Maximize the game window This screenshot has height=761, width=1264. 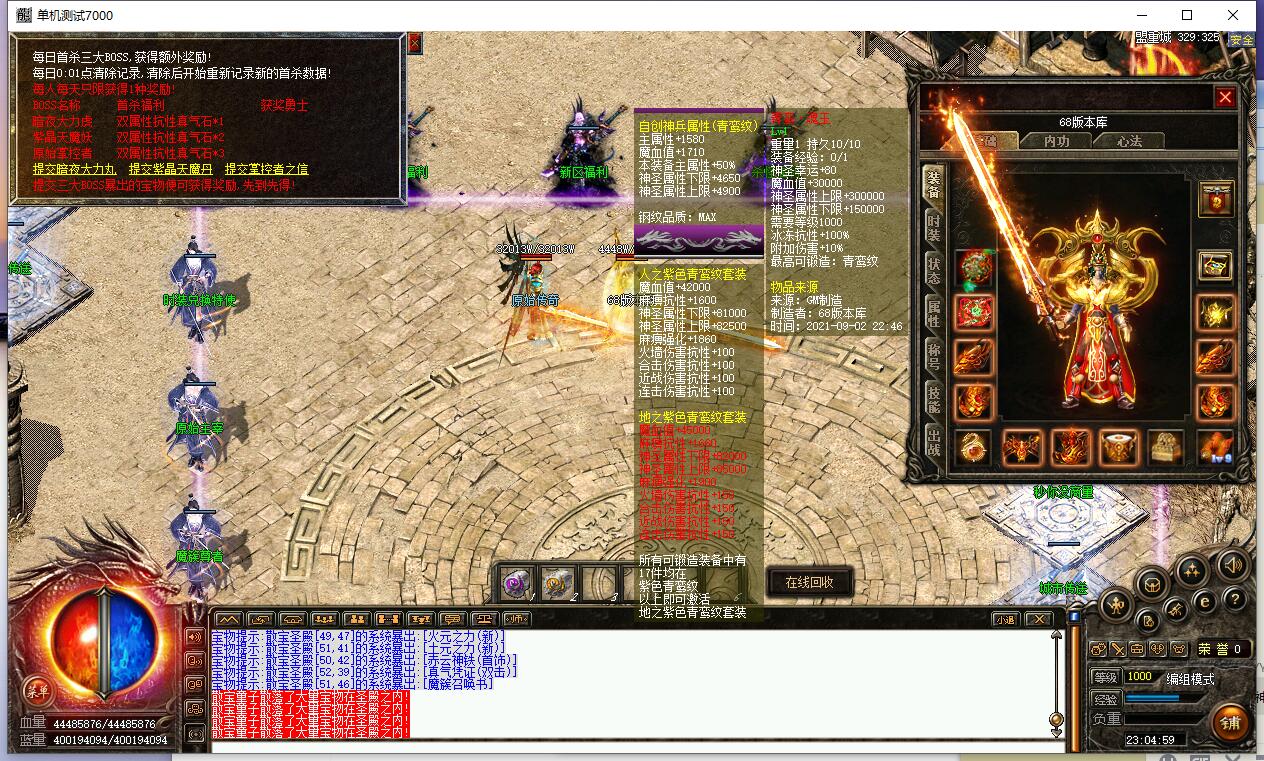tap(1187, 15)
